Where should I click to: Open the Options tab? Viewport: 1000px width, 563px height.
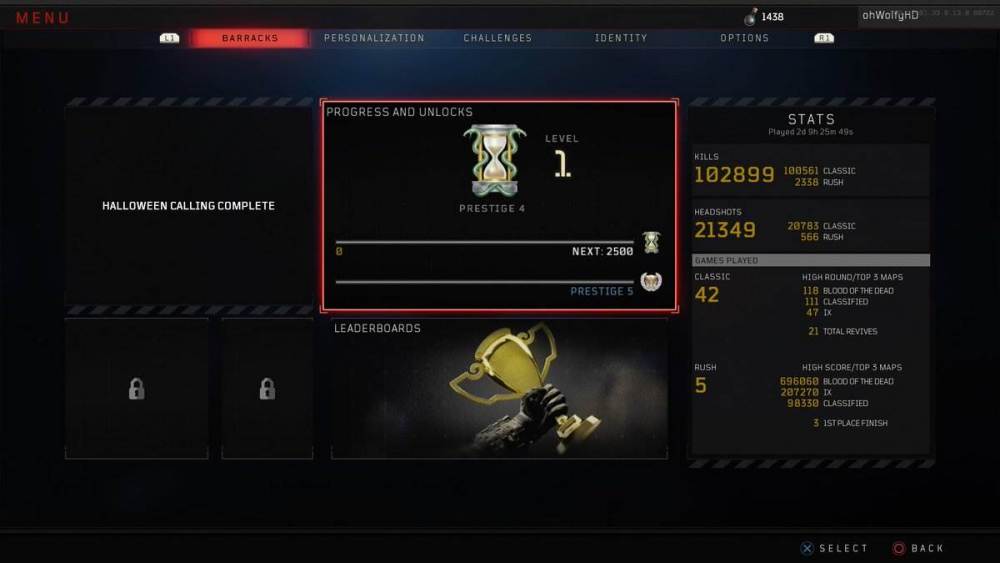[745, 38]
